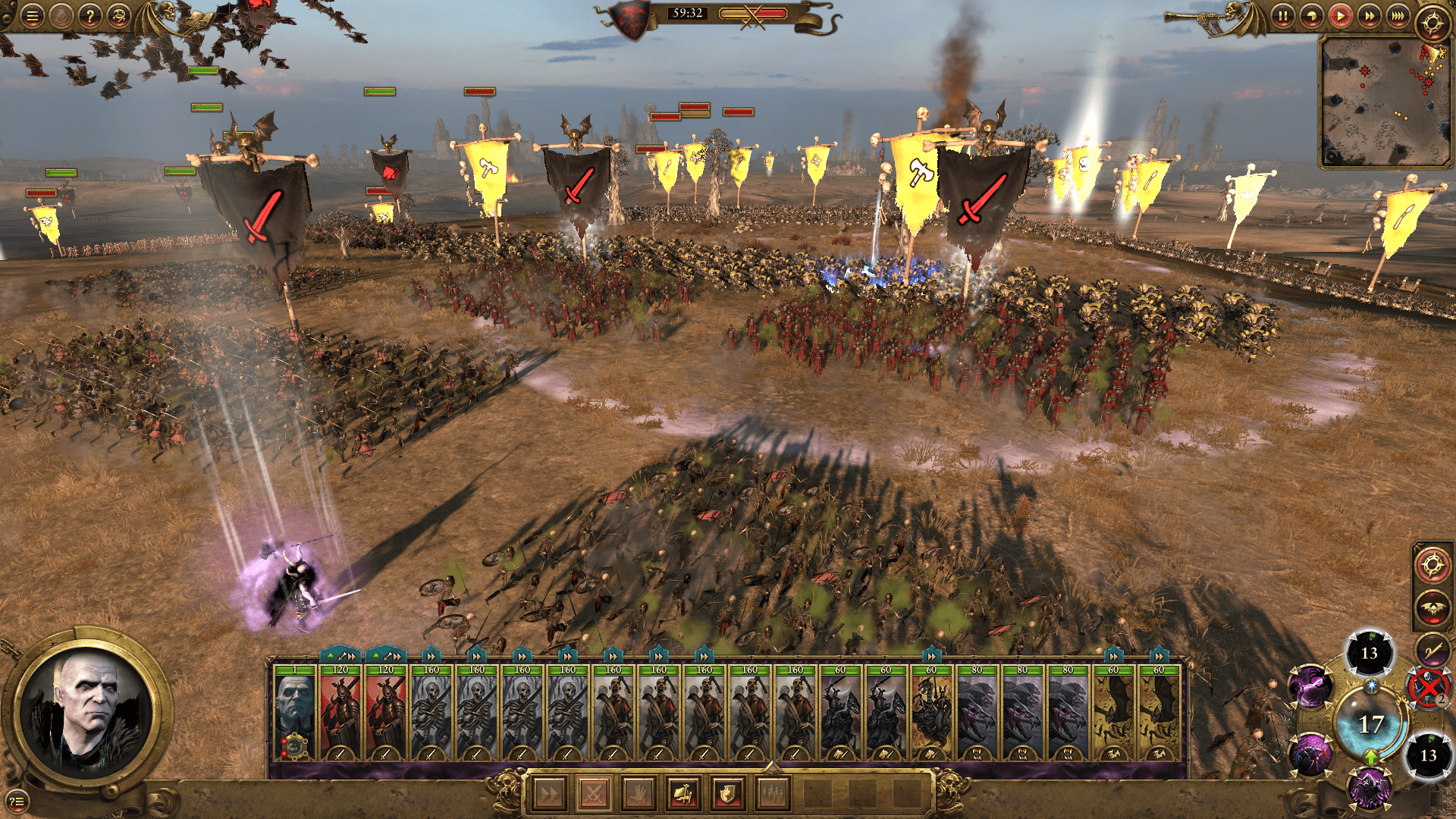Open the main menu button

coord(32,16)
